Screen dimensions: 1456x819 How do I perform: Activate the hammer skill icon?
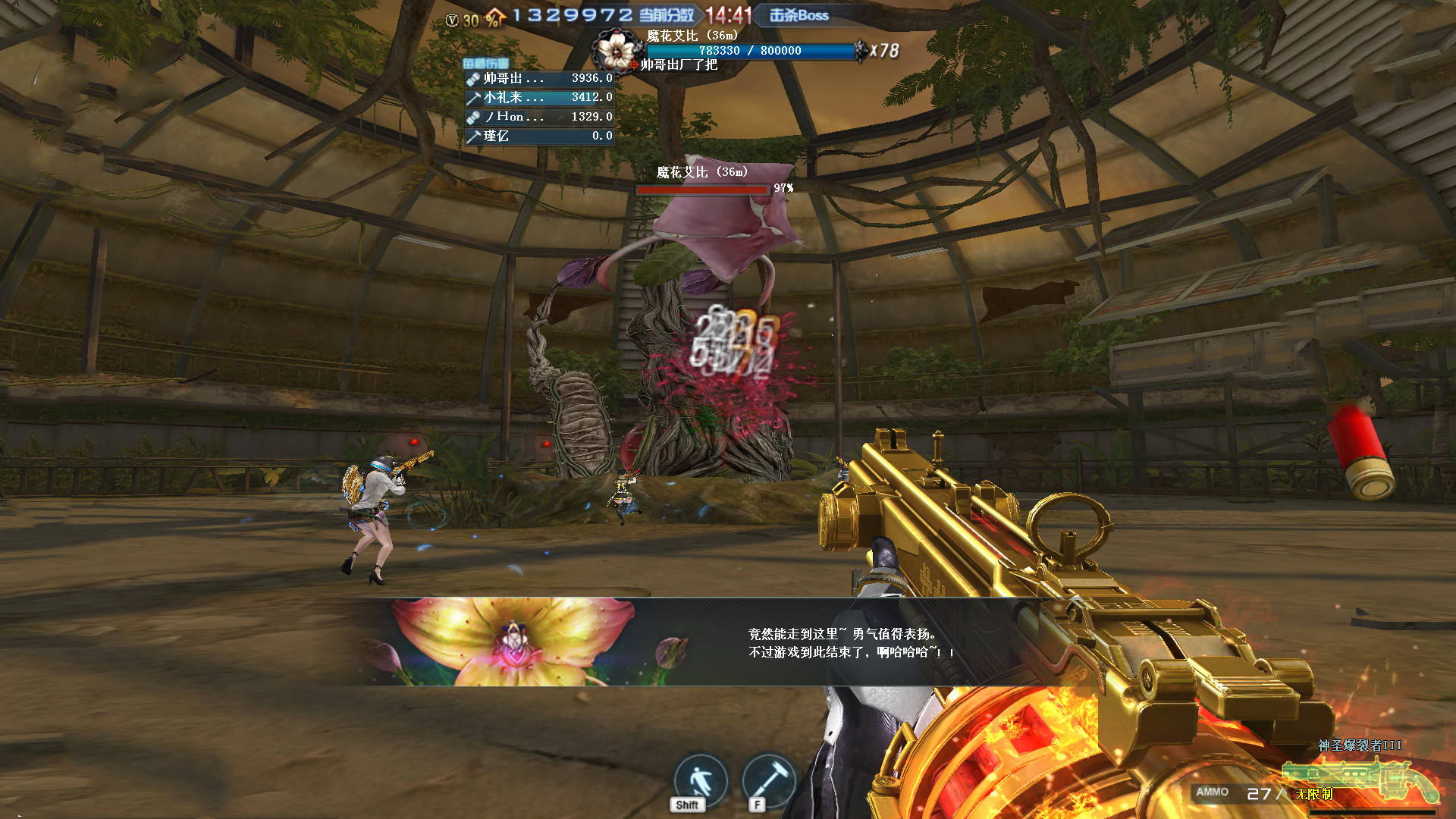coord(767,780)
